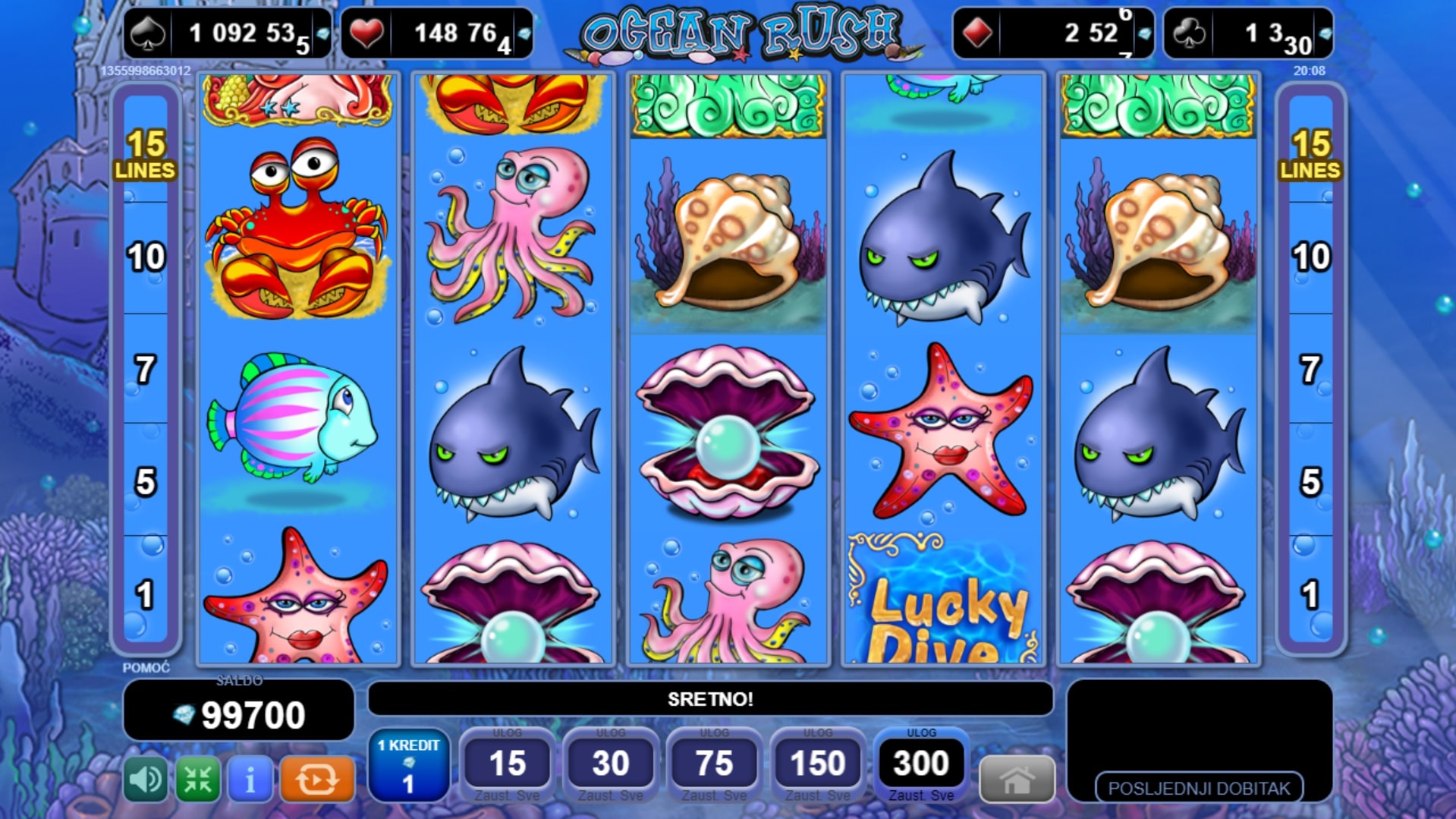1456x819 pixels.
Task: Choose 10 lines on the left panel
Action: click(145, 257)
